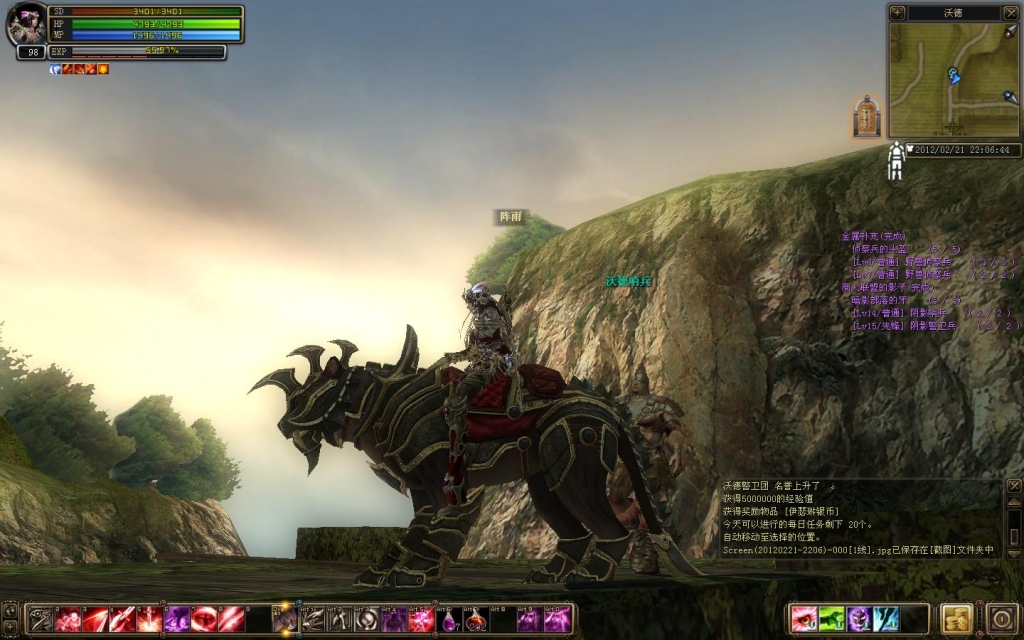
Task: Select the 金露补充 quest in the tracker
Action: pos(873,236)
